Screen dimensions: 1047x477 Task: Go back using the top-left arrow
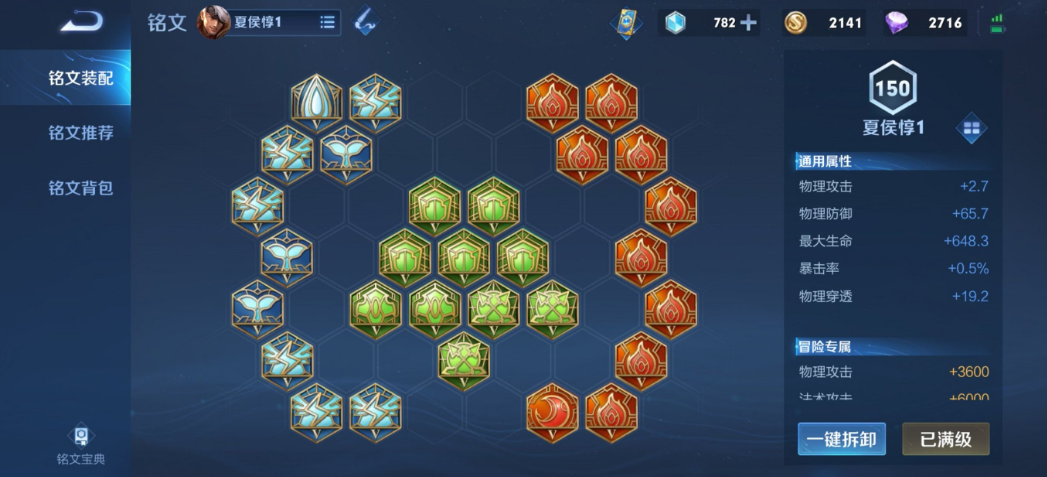[x=81, y=21]
